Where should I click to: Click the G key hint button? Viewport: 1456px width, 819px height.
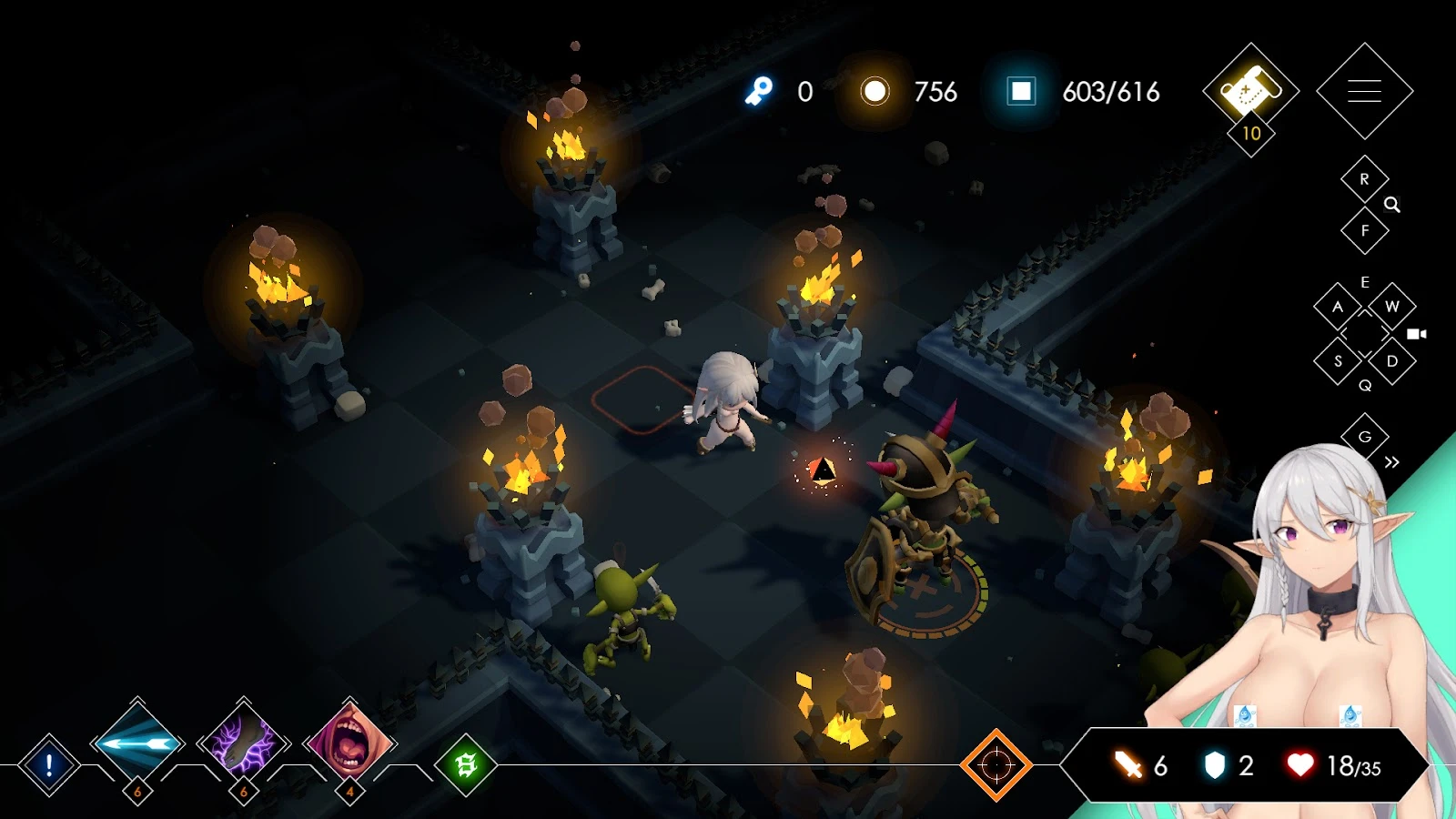point(1364,435)
